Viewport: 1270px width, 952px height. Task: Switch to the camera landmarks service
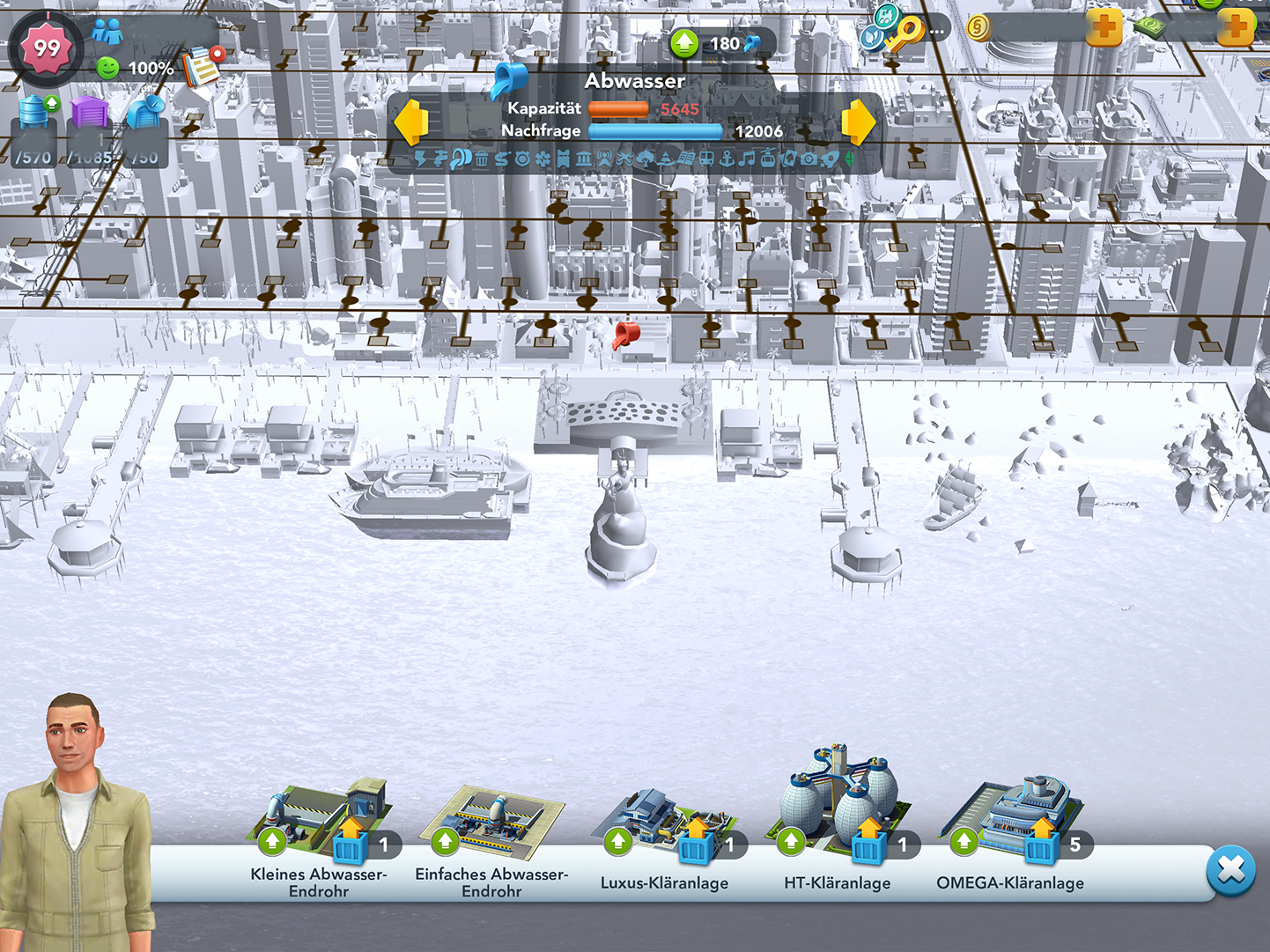(809, 159)
